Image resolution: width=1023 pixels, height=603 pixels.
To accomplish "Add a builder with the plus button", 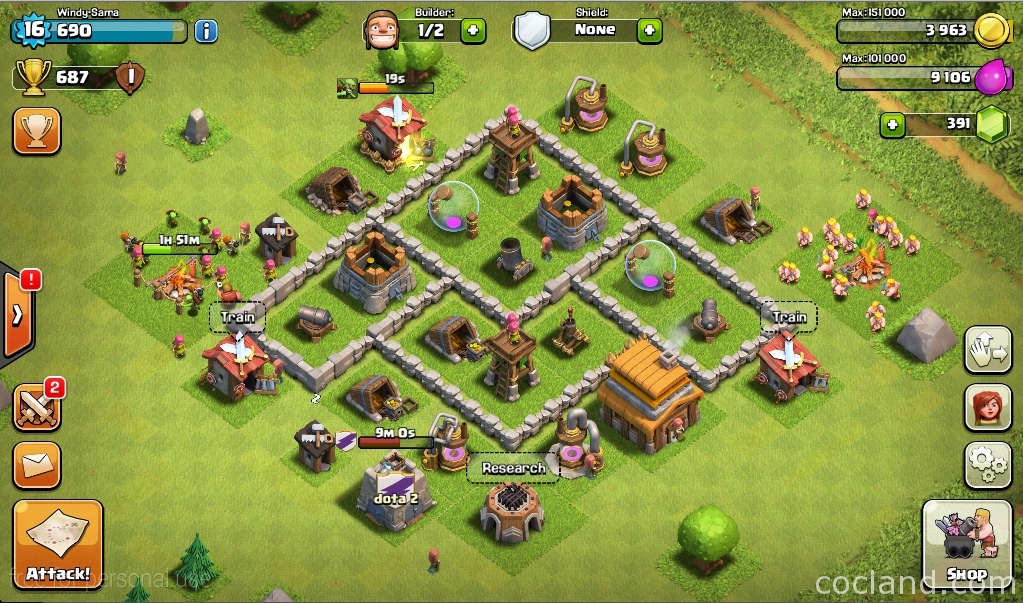I will point(473,30).
